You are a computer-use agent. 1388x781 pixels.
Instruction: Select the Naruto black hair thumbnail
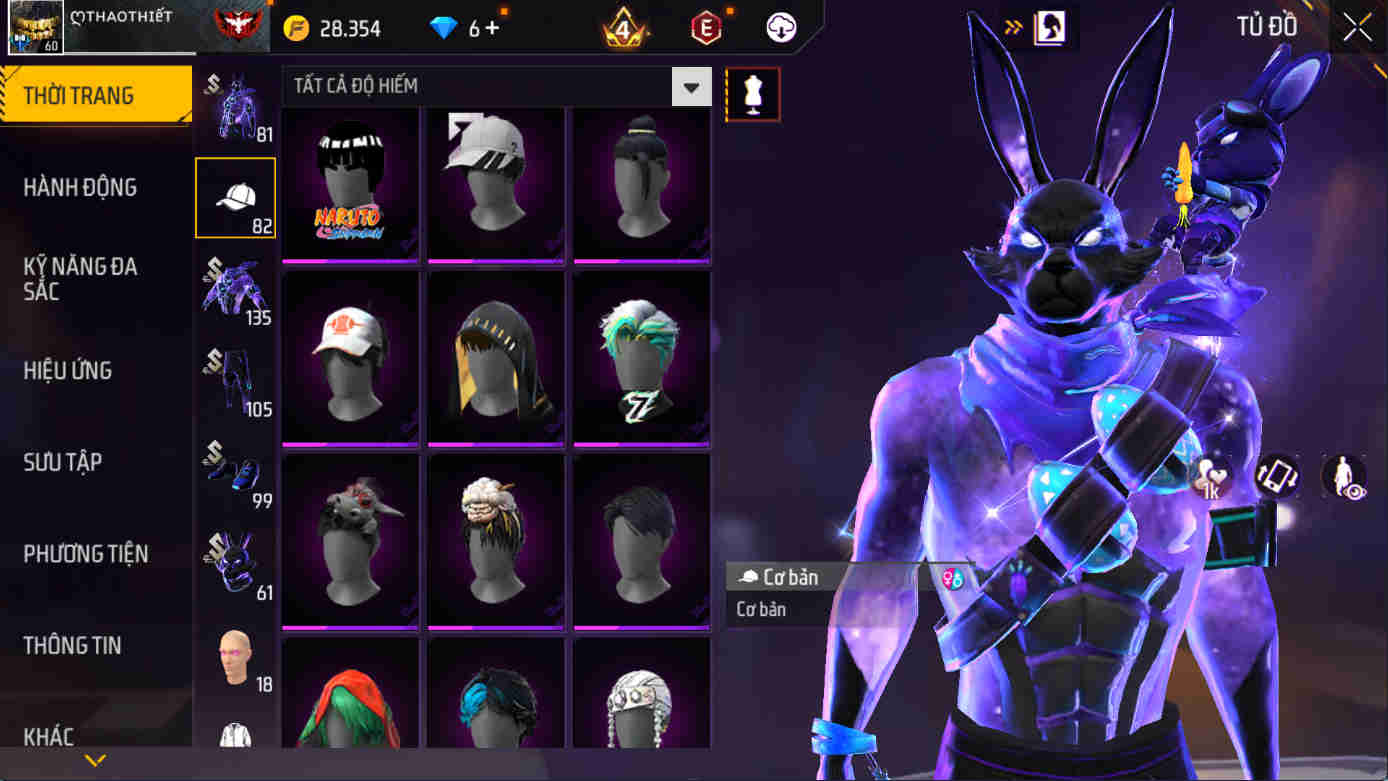pos(349,186)
